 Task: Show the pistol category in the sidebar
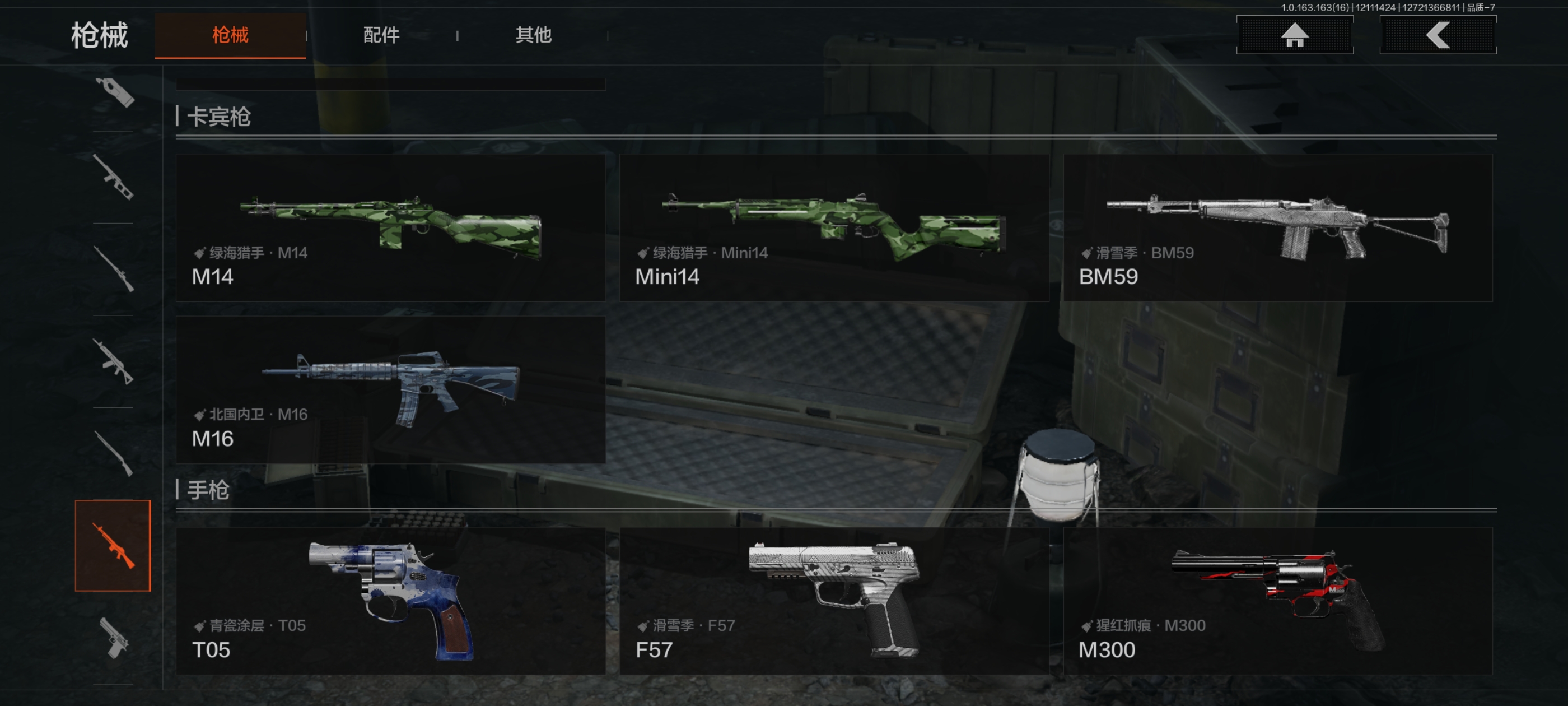click(x=114, y=638)
